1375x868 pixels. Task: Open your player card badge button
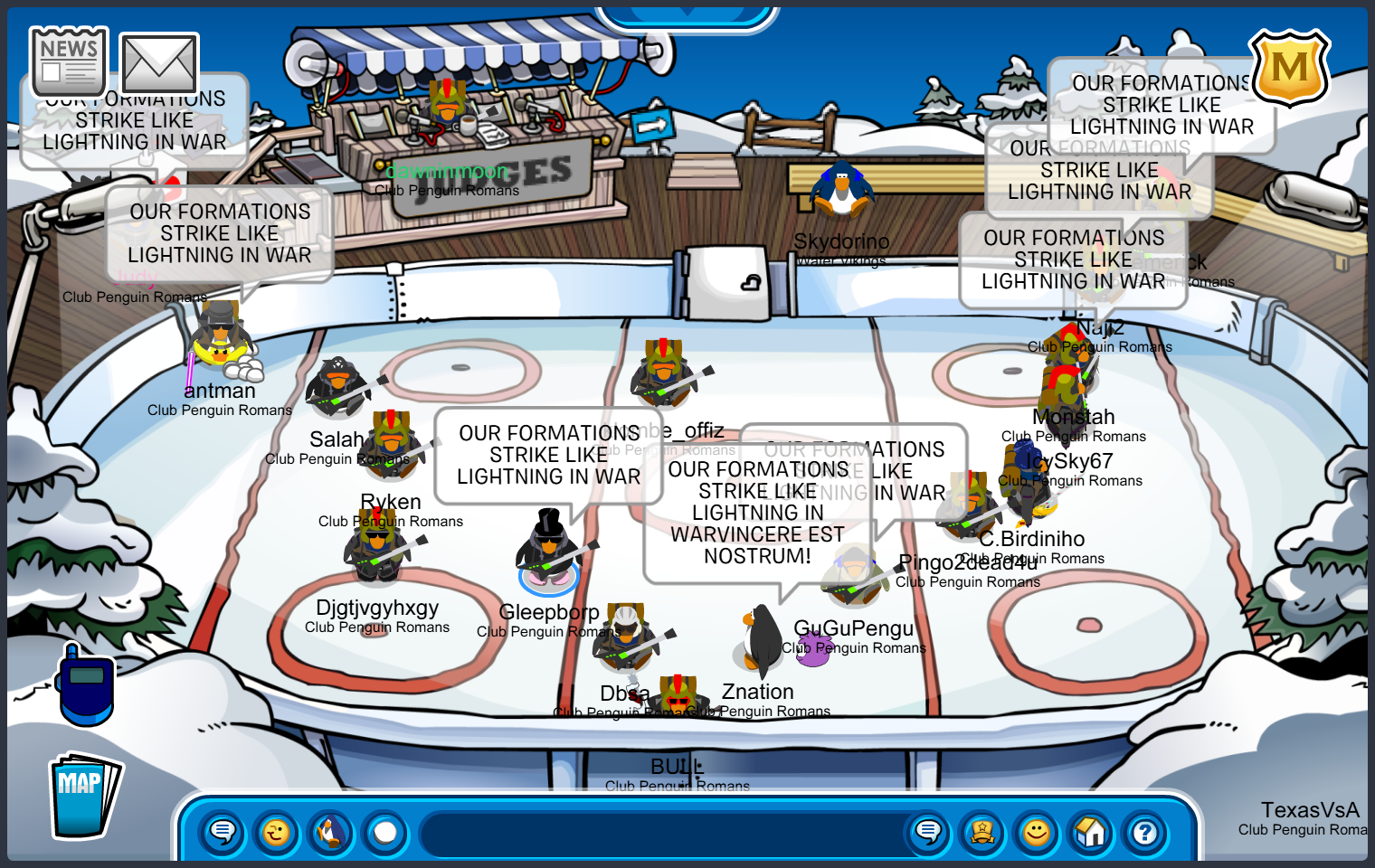click(982, 832)
